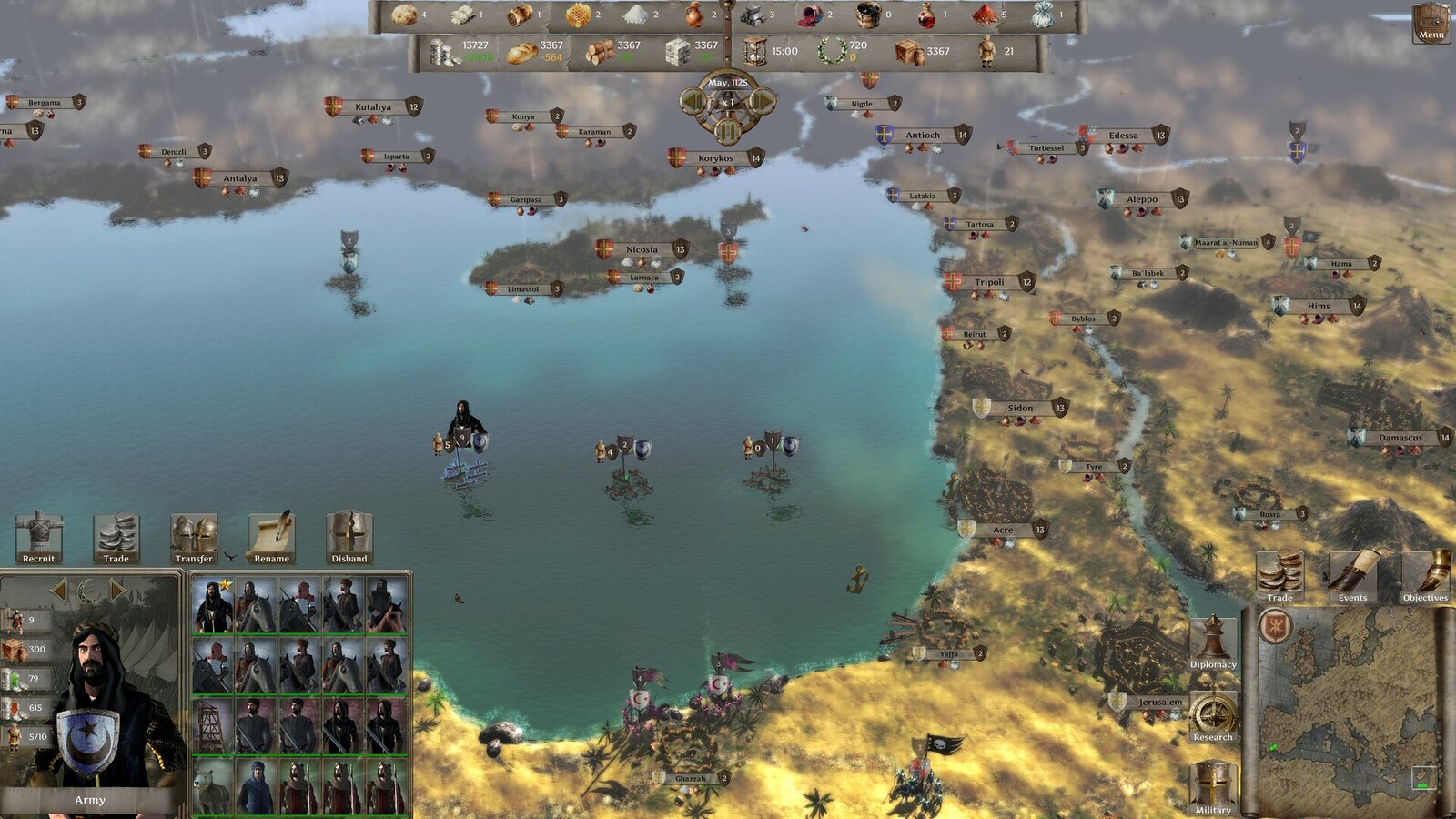Select the Nicosia settlement banner
This screenshot has height=819, width=1456.
point(638,247)
